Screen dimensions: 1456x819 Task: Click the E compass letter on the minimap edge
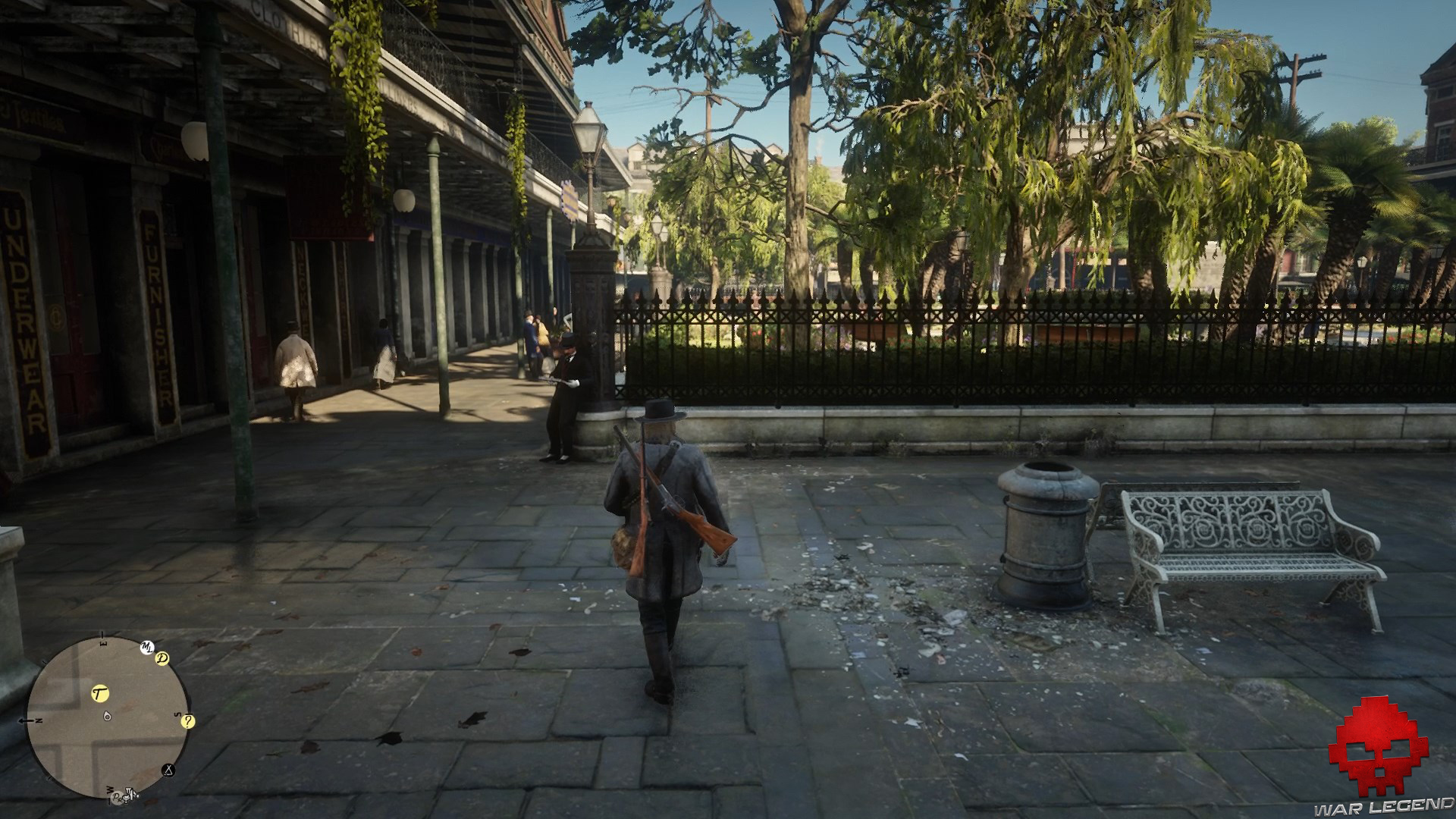102,643
